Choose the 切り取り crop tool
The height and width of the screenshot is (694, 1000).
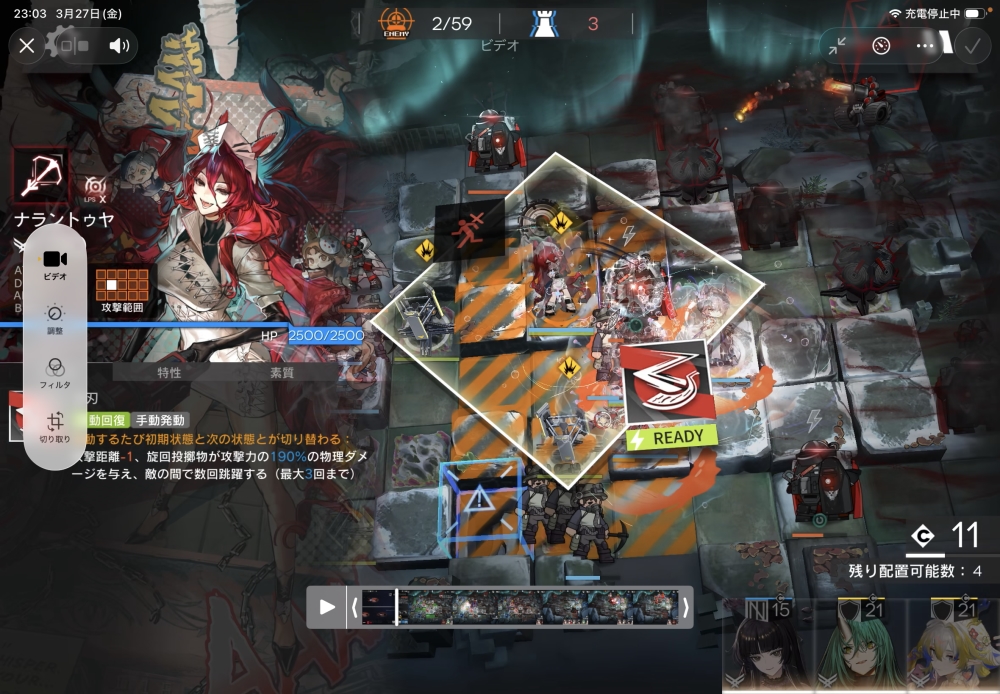click(55, 426)
